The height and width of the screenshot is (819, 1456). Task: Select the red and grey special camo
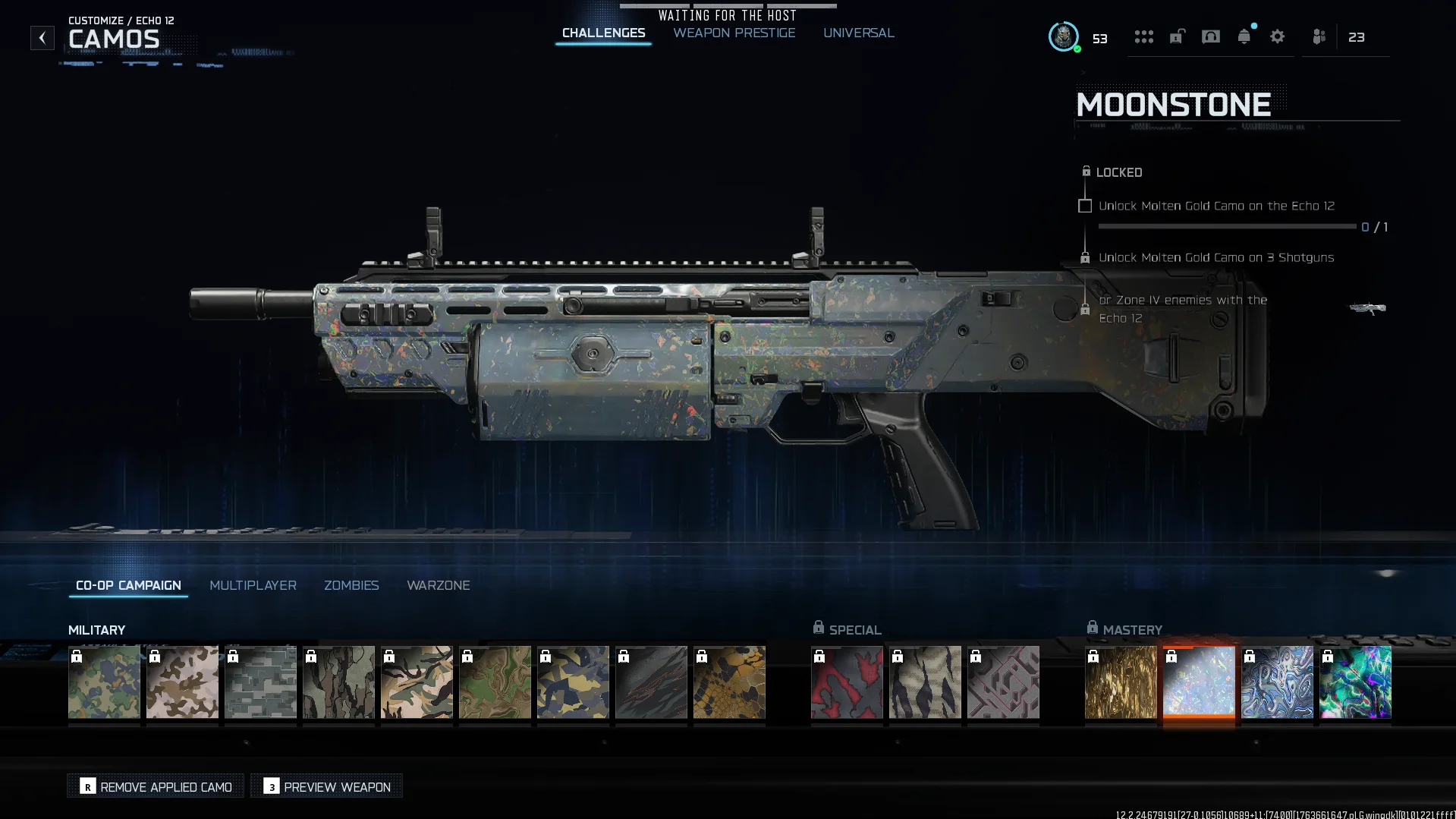point(846,682)
